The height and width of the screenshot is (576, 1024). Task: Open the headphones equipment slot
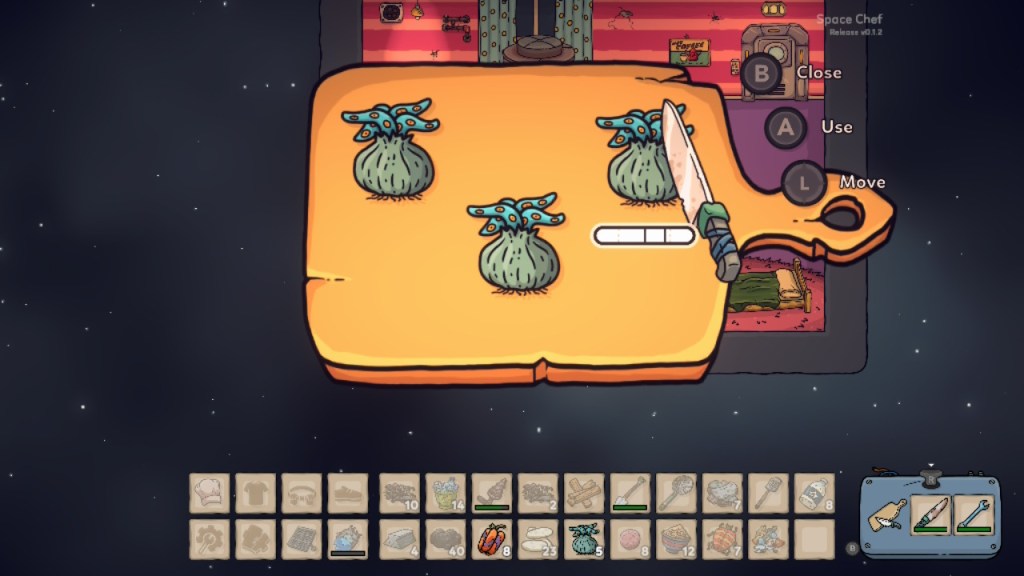pos(302,493)
